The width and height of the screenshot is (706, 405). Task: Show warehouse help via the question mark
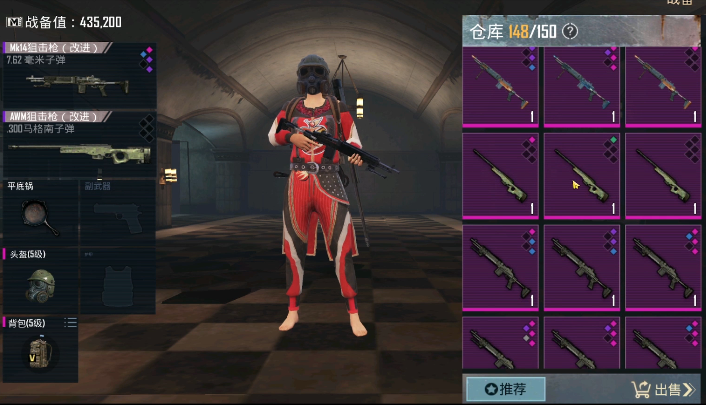tap(571, 32)
